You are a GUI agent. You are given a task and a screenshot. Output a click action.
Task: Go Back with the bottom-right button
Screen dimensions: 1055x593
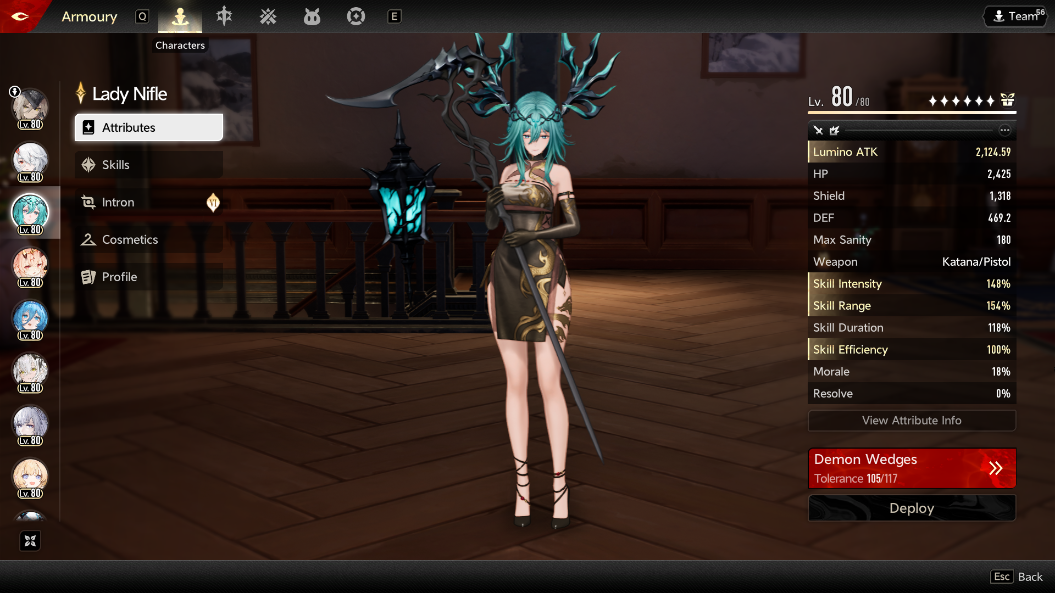pos(1017,577)
